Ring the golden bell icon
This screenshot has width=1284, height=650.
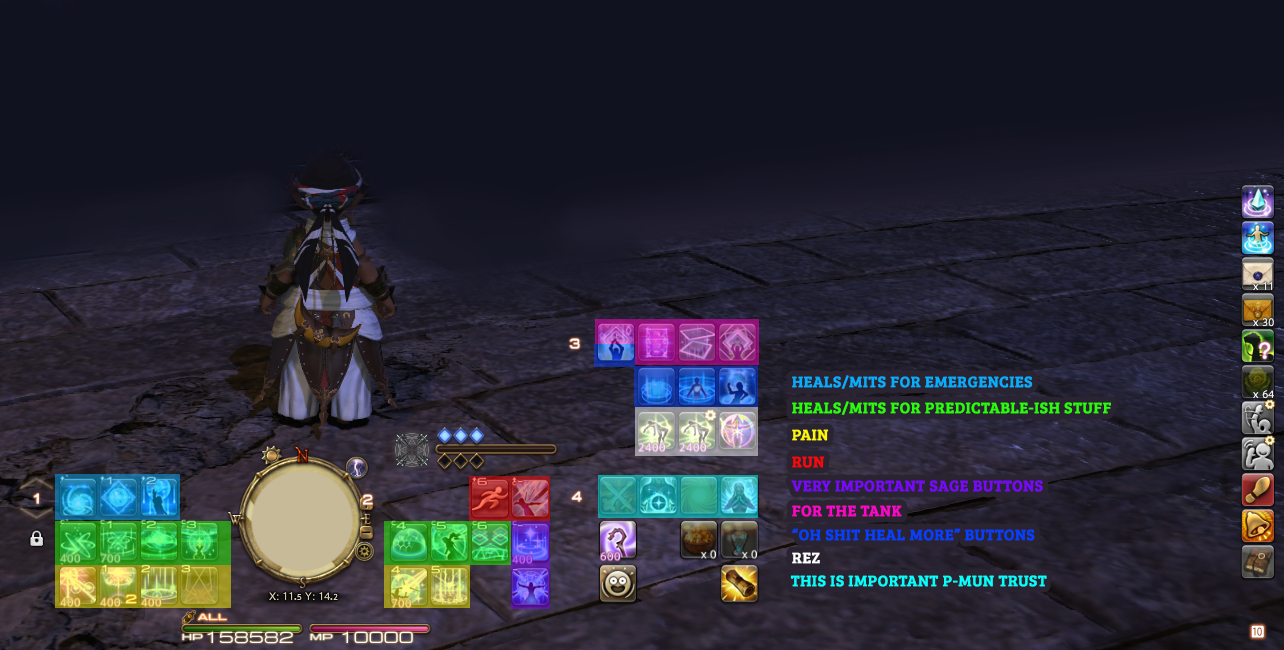1258,526
